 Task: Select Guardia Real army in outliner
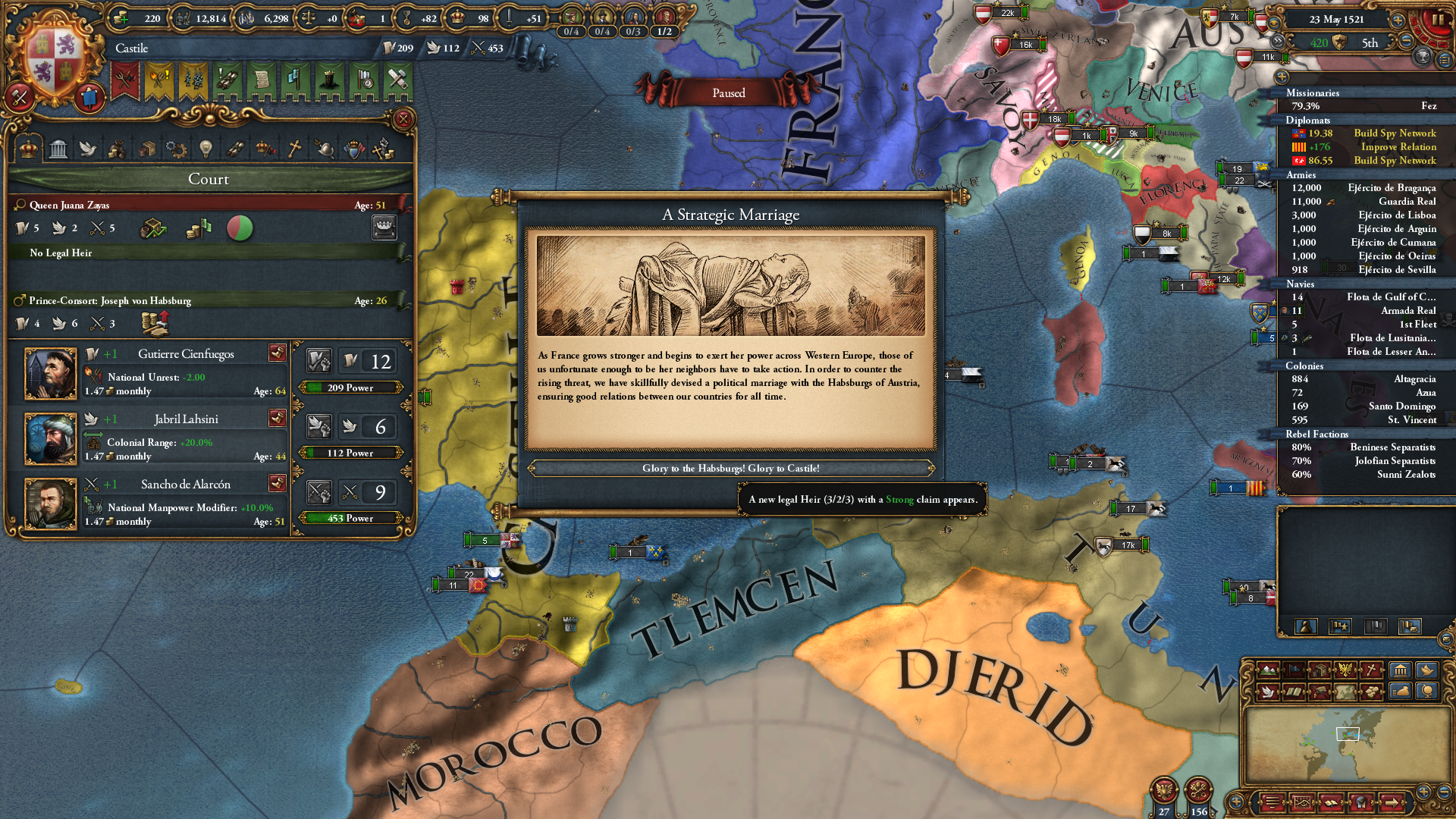(1407, 202)
